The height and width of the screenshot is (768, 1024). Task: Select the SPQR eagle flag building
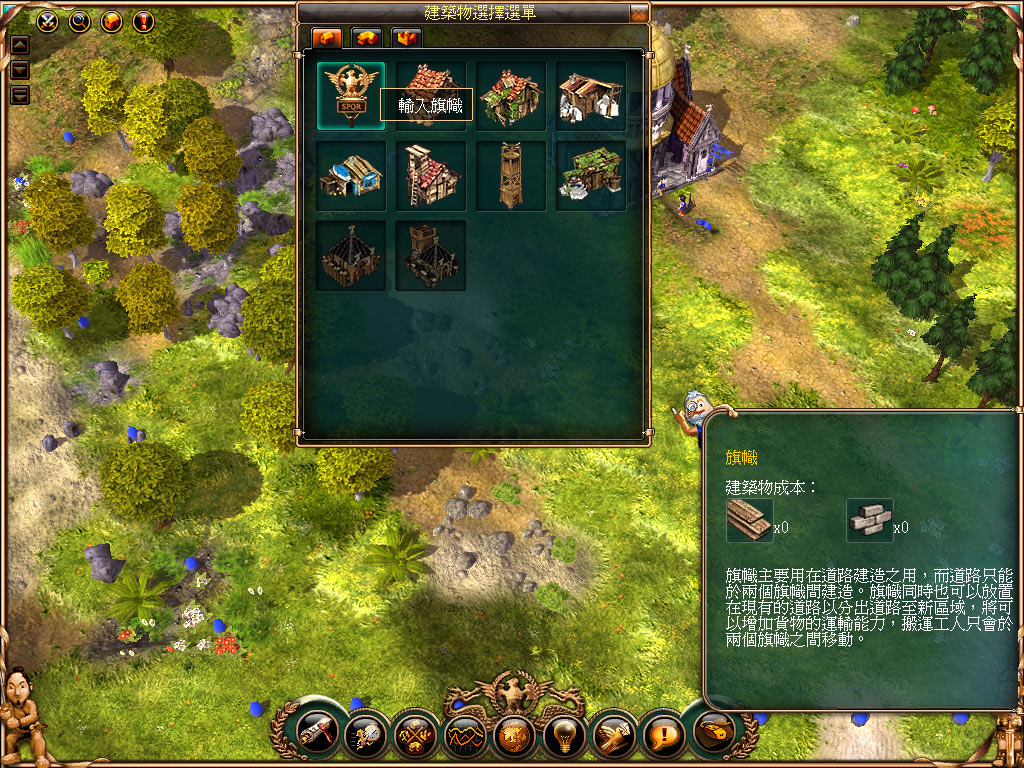[350, 95]
